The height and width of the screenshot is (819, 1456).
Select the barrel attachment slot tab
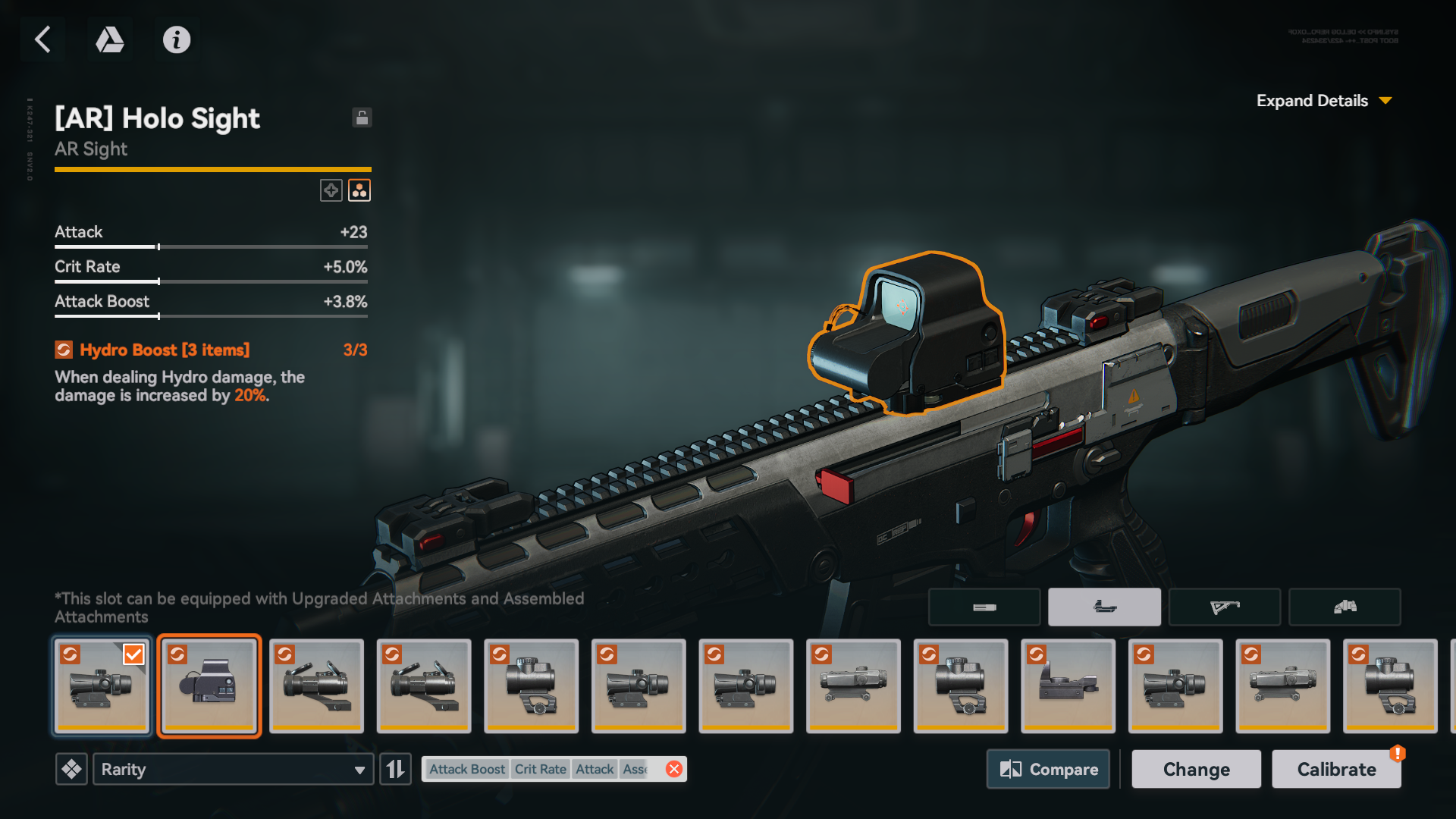[984, 607]
